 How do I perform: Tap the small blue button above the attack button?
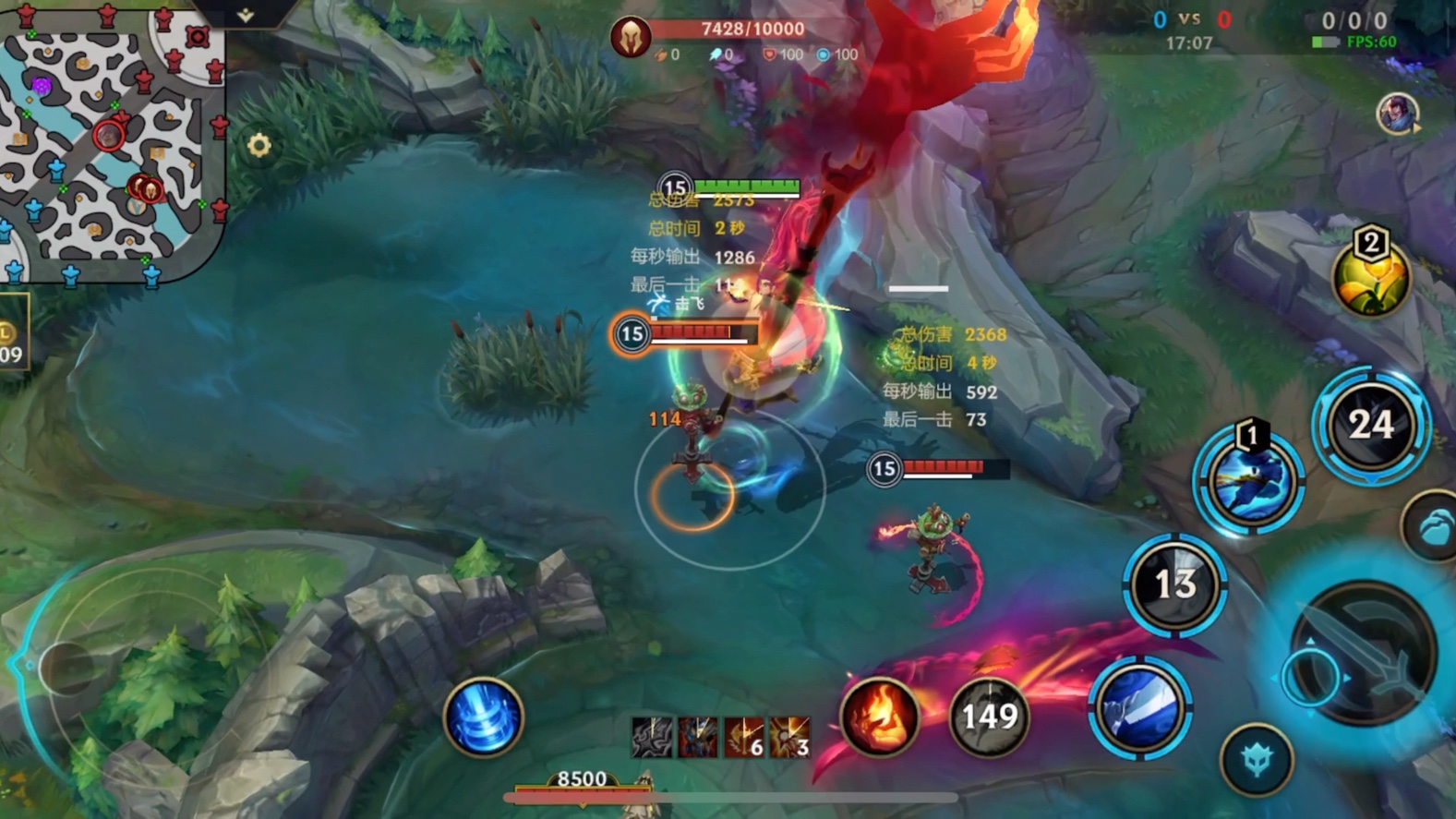pyautogui.click(x=1430, y=528)
